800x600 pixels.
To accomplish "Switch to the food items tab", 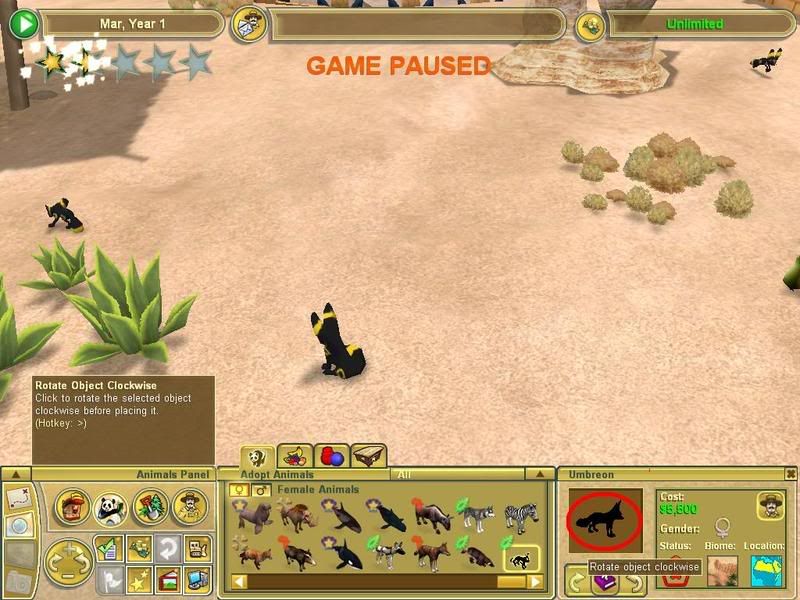I will pos(293,457).
